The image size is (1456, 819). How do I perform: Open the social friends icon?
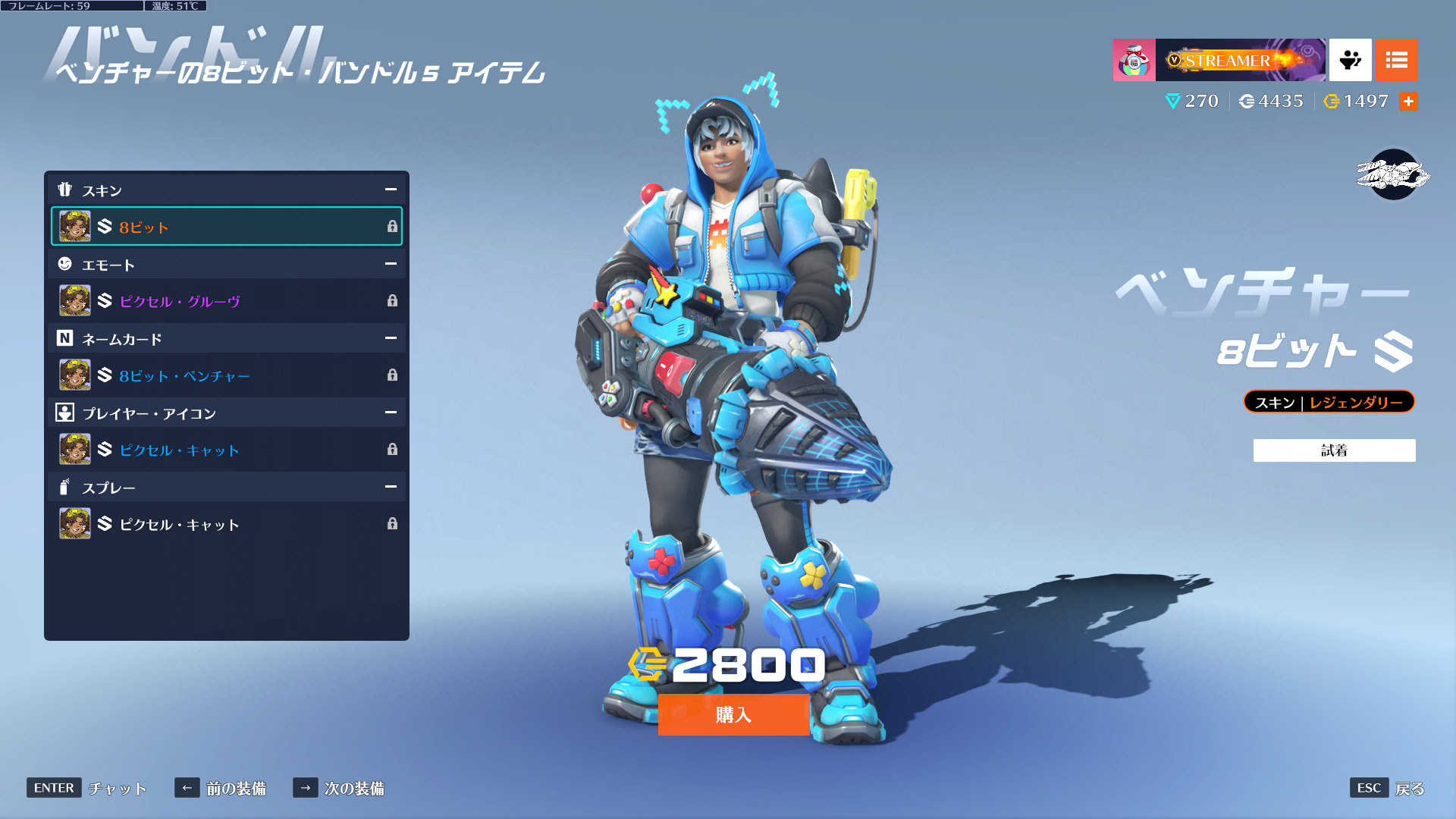coord(1350,60)
